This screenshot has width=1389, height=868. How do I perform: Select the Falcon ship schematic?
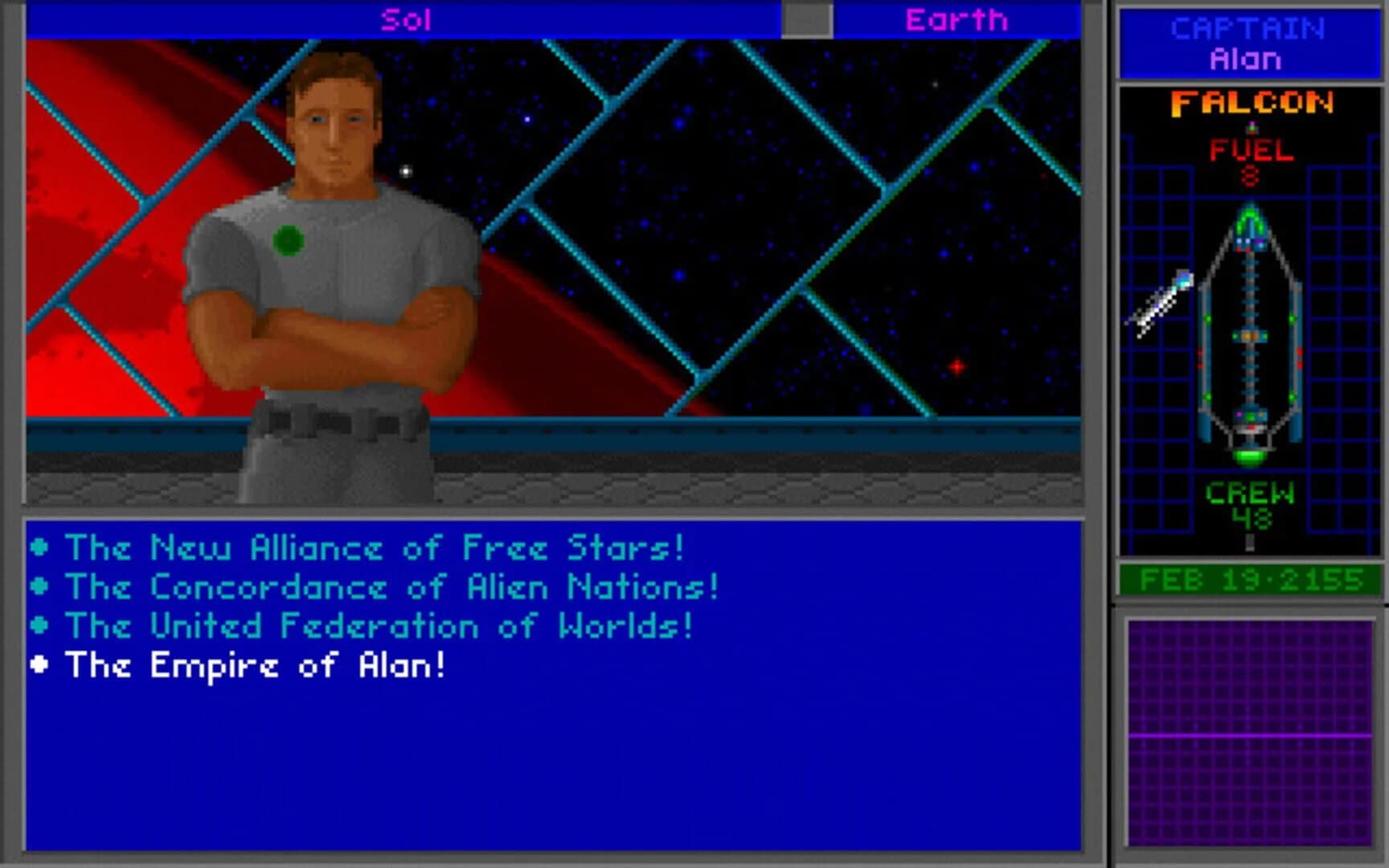tap(1249, 338)
